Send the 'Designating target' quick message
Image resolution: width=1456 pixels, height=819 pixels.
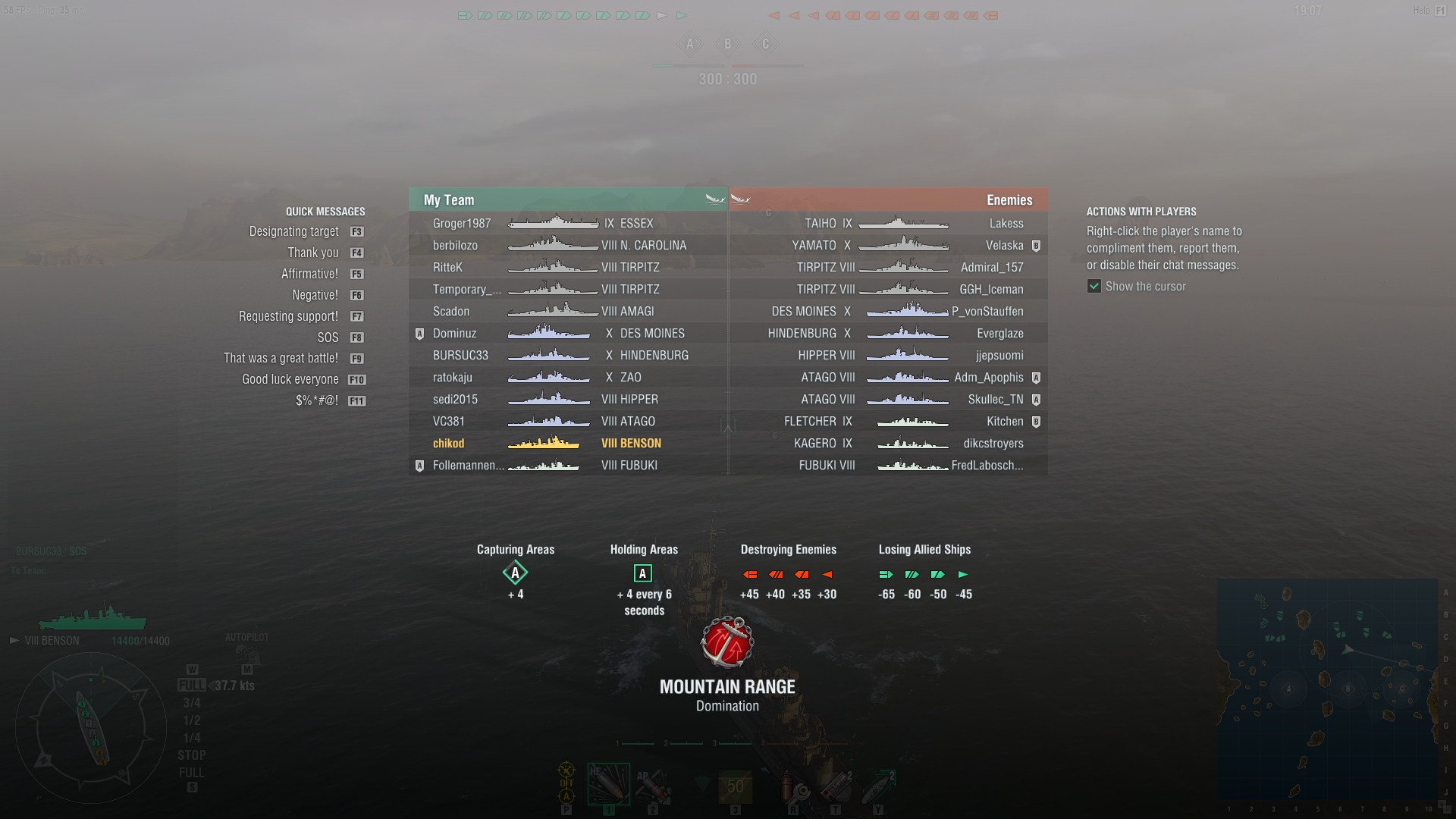(x=294, y=231)
